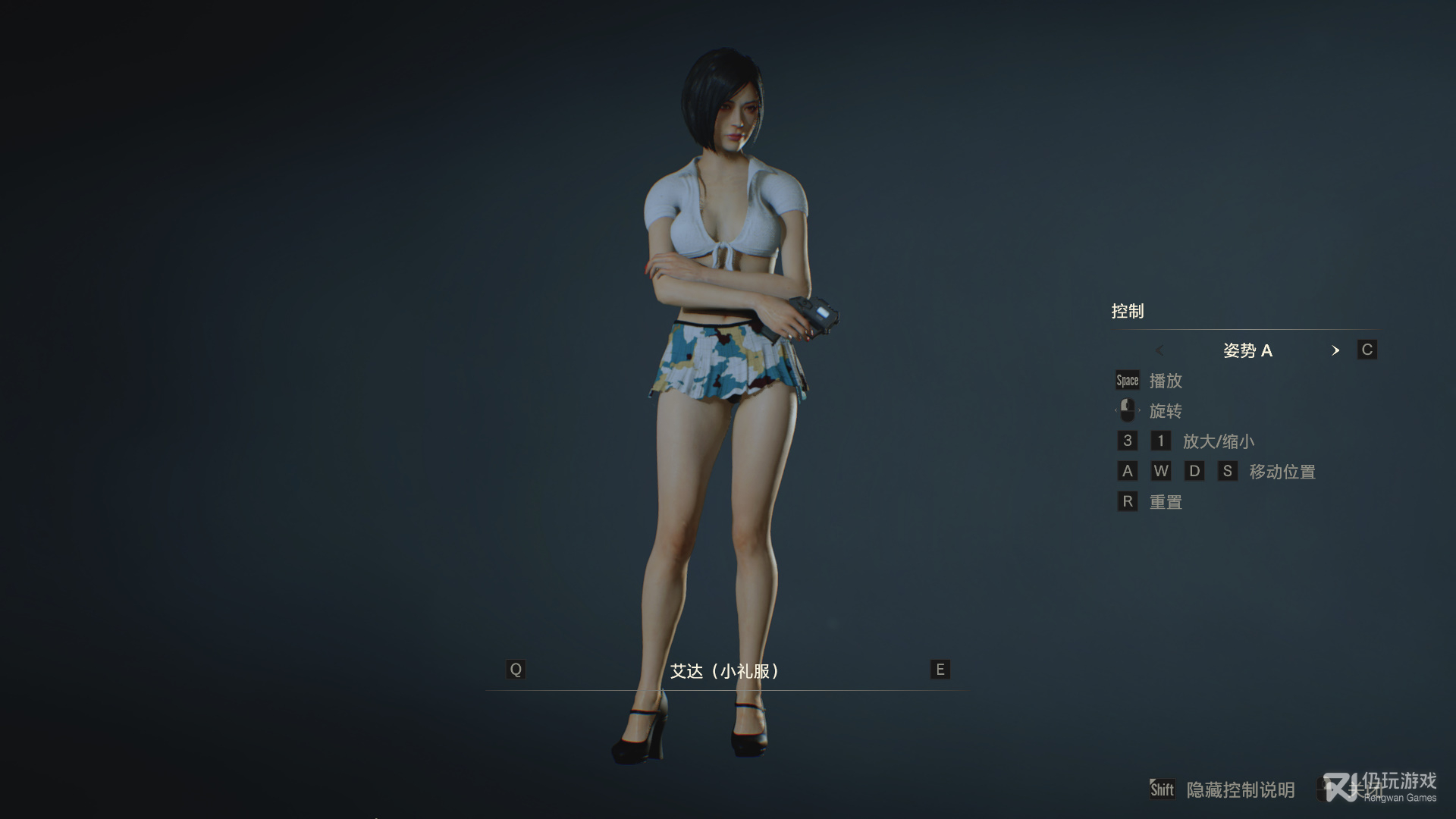Viewport: 1456px width, 819px height.
Task: Play the animation via the 播放 label
Action: pyautogui.click(x=1166, y=381)
